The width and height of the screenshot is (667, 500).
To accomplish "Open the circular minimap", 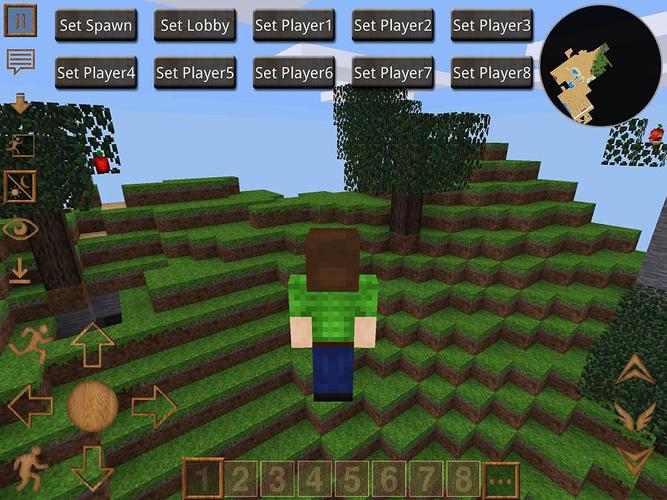I will pyautogui.click(x=598, y=65).
